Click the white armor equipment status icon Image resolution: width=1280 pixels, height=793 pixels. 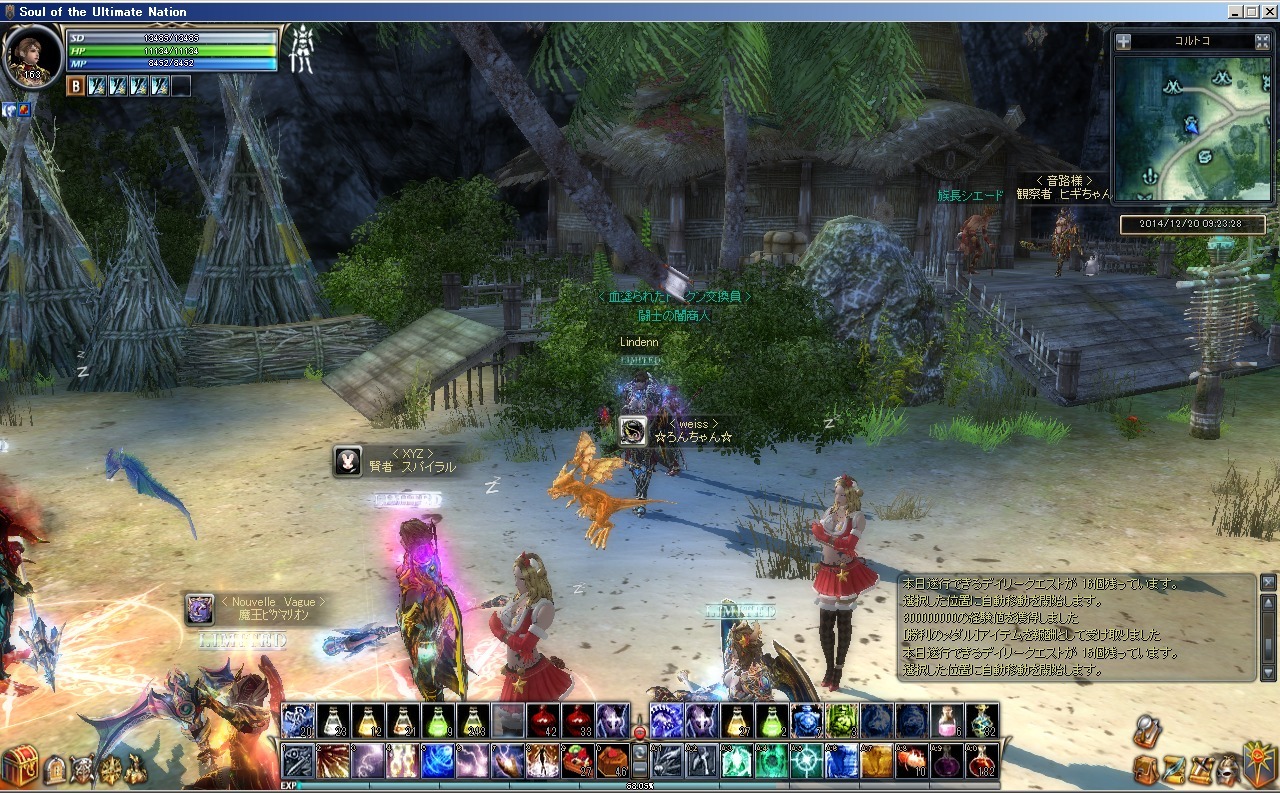click(301, 50)
